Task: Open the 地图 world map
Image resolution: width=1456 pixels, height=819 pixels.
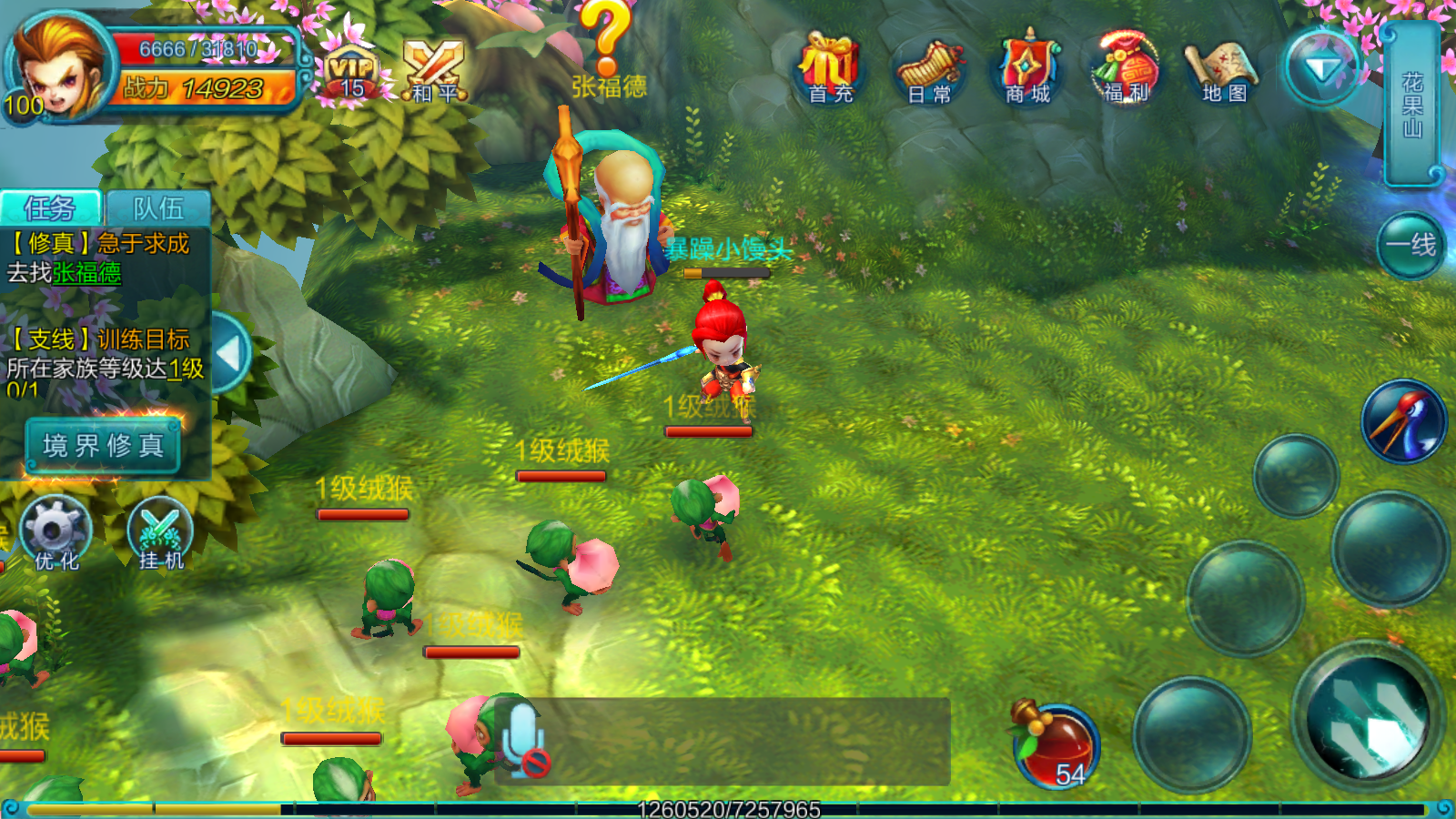Action: tap(1219, 64)
